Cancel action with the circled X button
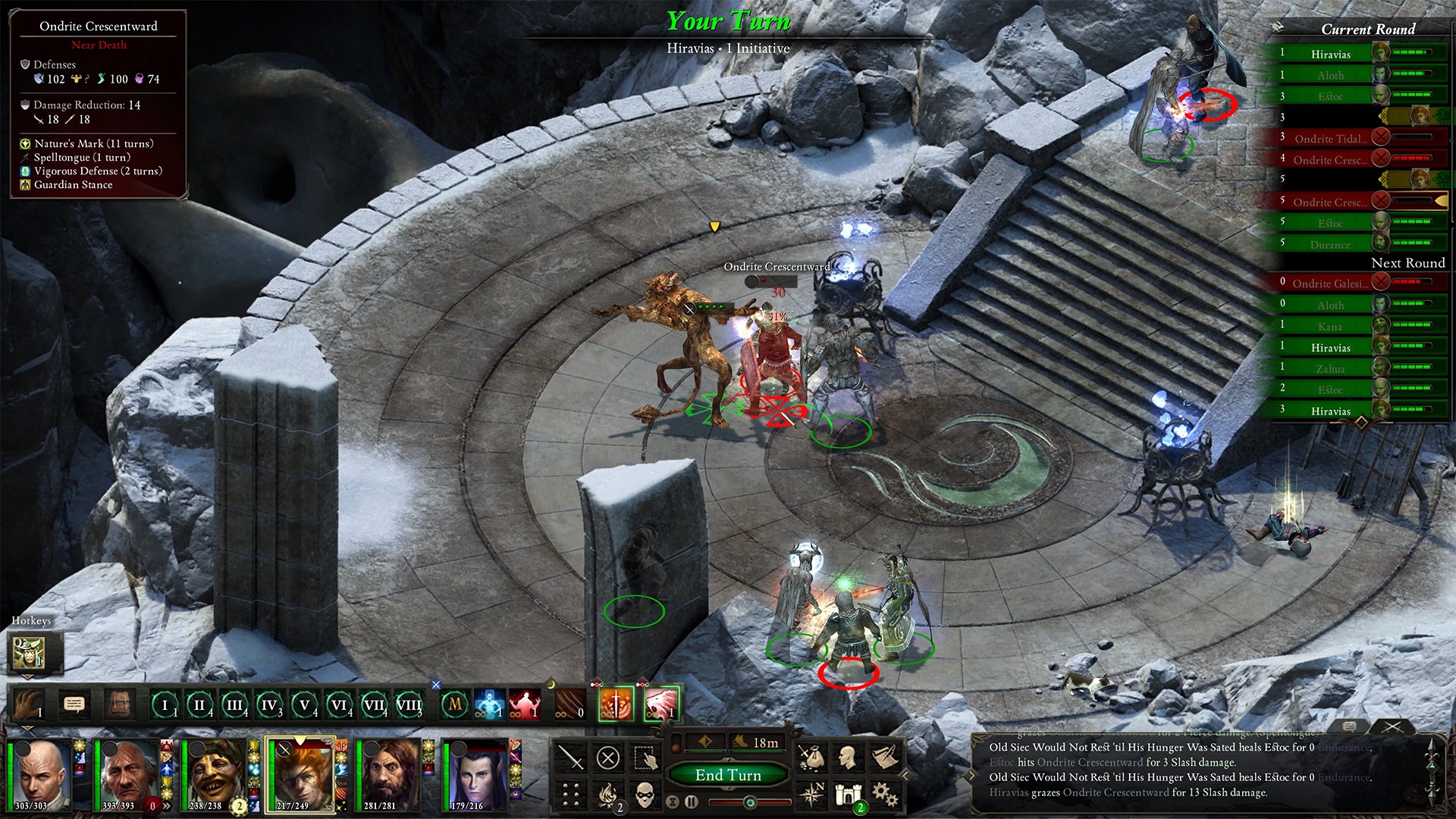This screenshot has height=819, width=1456. pos(608,758)
